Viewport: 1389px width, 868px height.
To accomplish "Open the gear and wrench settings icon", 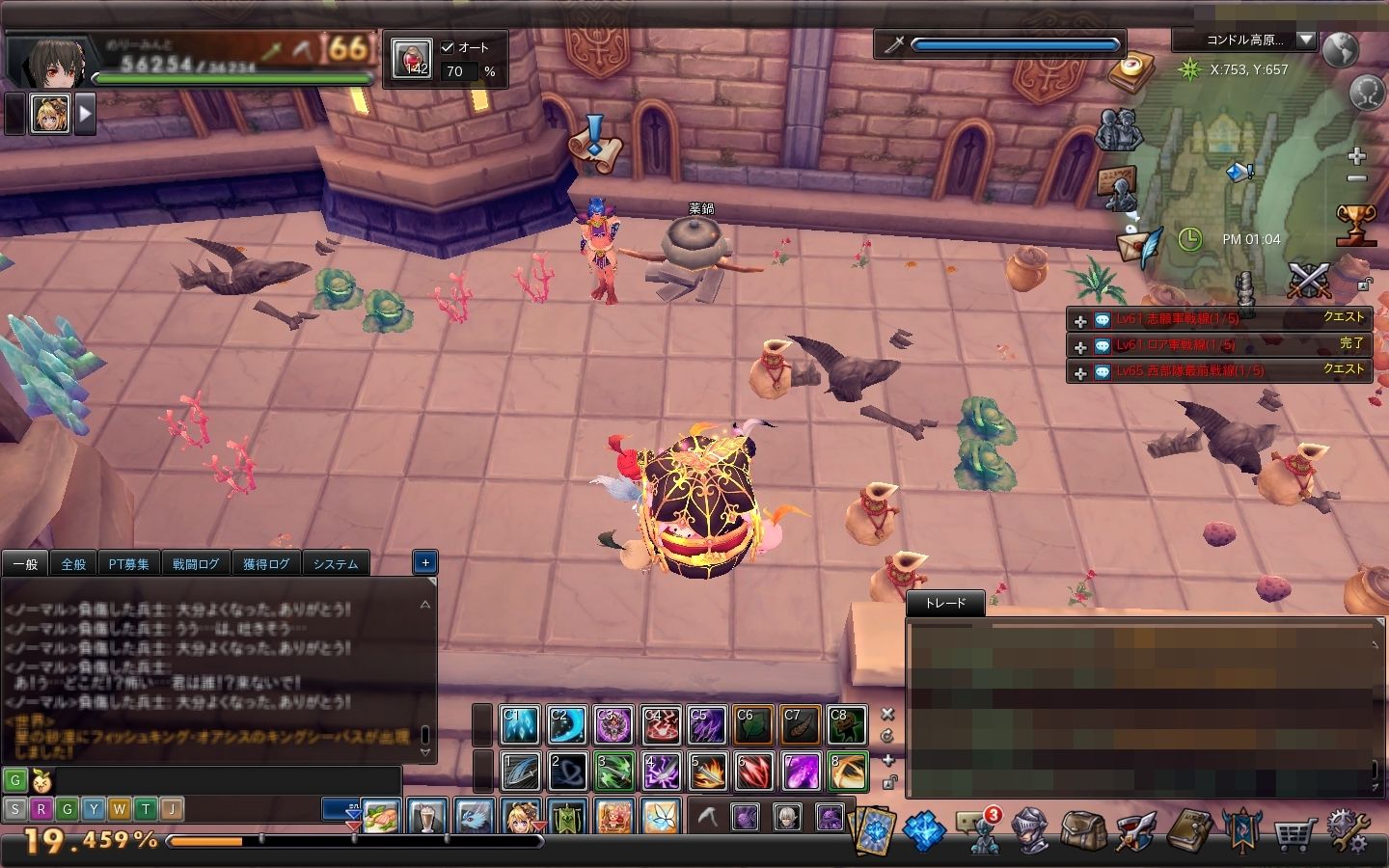I will [x=1348, y=829].
